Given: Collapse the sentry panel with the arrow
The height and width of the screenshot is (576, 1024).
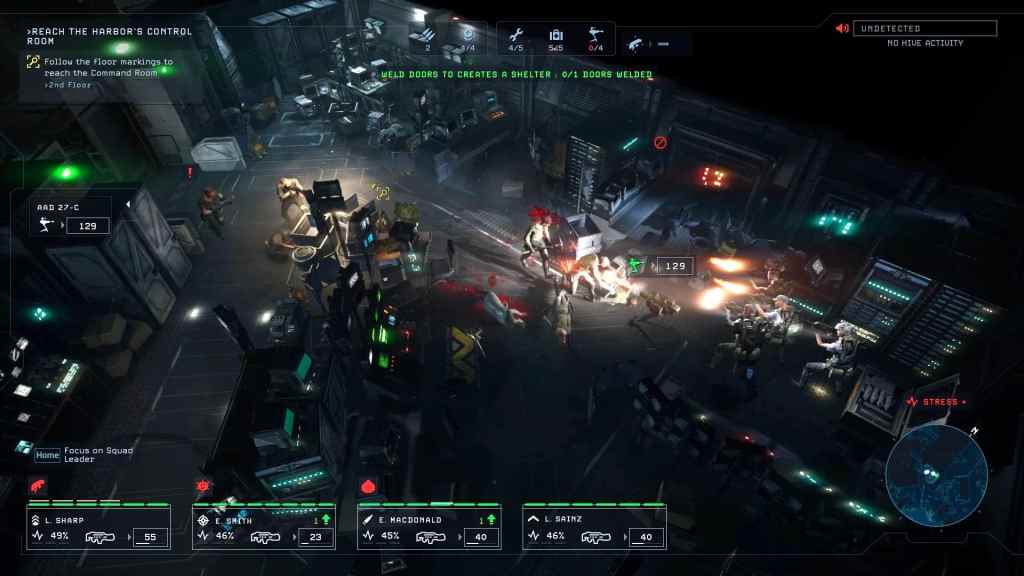Looking at the screenshot, I should pyautogui.click(x=127, y=205).
